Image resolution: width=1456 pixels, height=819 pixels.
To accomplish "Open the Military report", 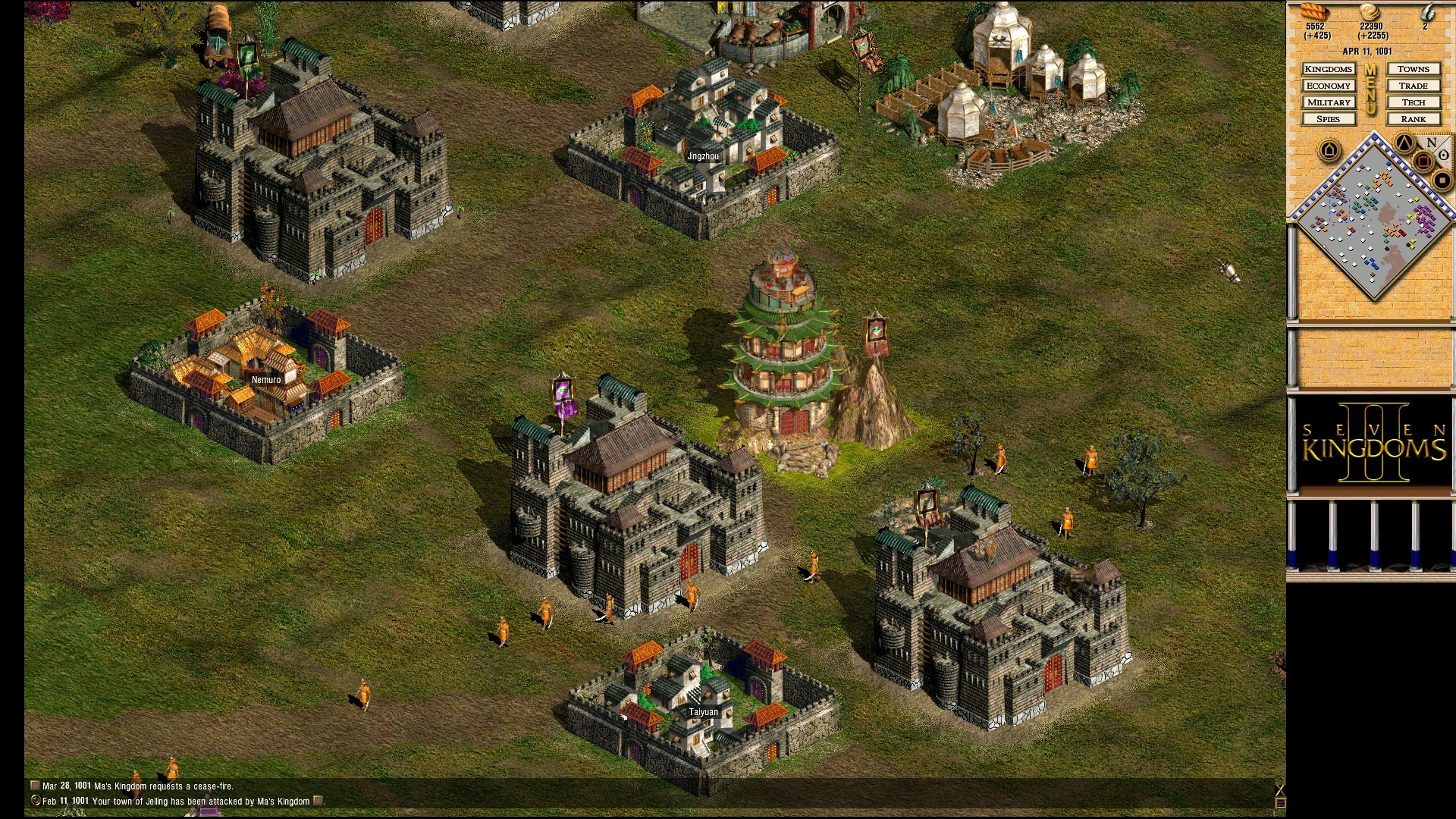I will point(1329,102).
